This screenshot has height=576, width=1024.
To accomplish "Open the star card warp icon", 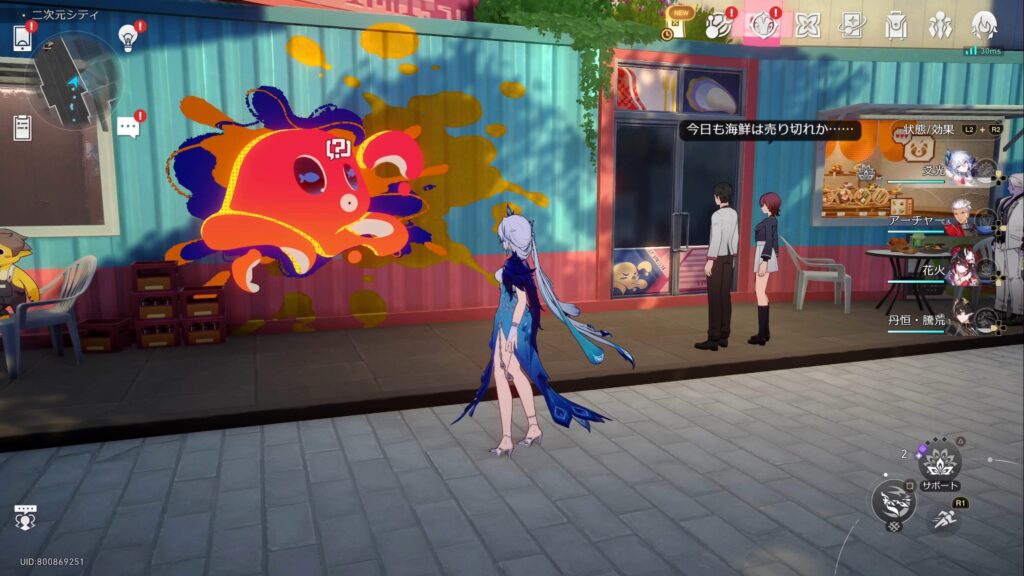I will tap(852, 25).
